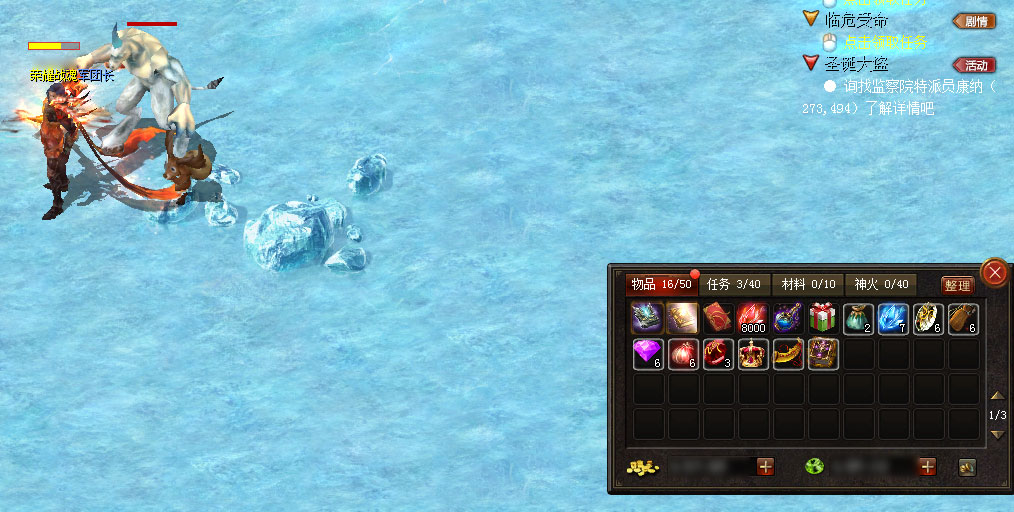
Task: Show the 物品 16/50 items tab
Action: click(x=661, y=284)
